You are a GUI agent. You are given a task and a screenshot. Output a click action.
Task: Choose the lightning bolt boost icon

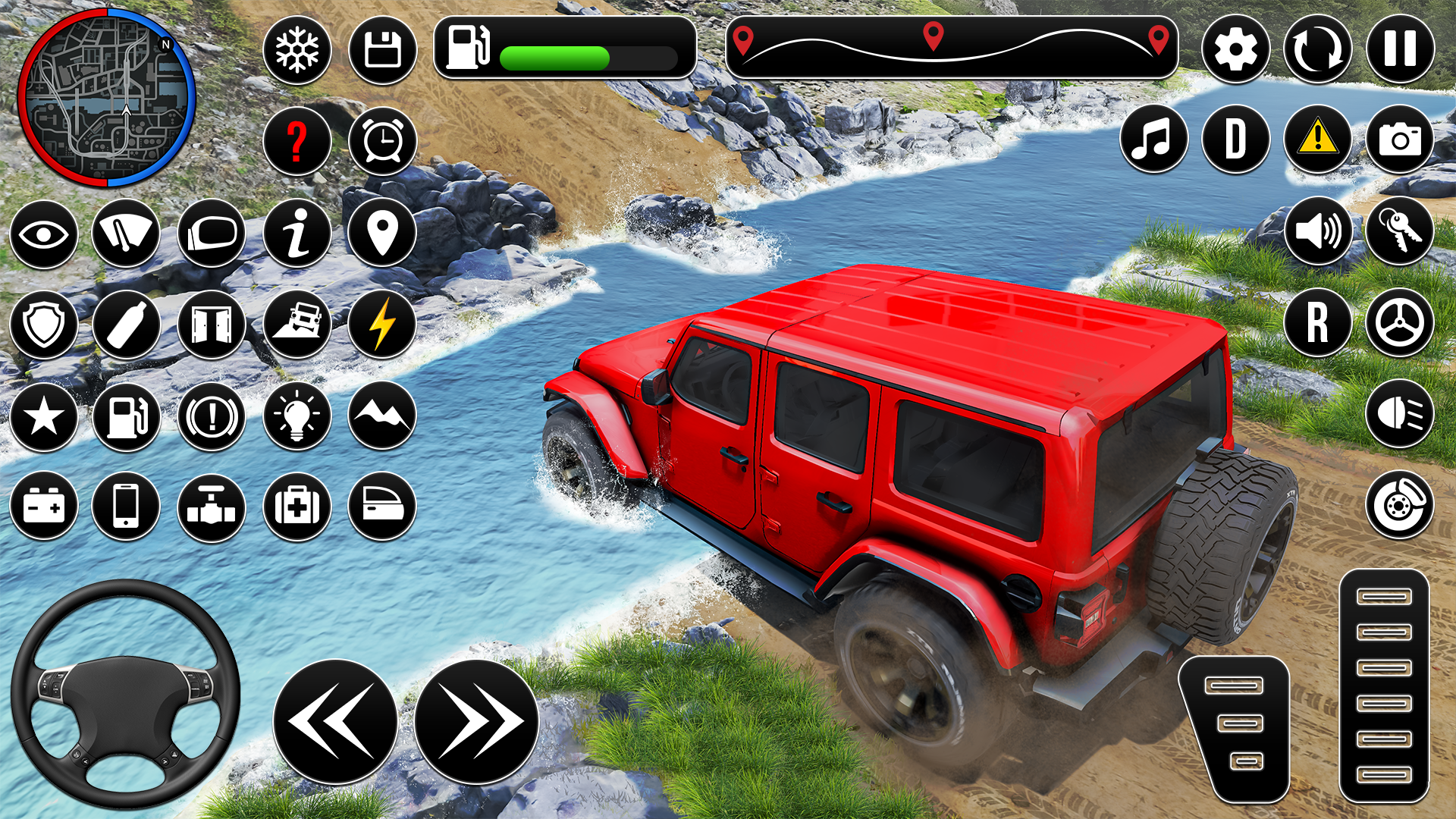(382, 325)
